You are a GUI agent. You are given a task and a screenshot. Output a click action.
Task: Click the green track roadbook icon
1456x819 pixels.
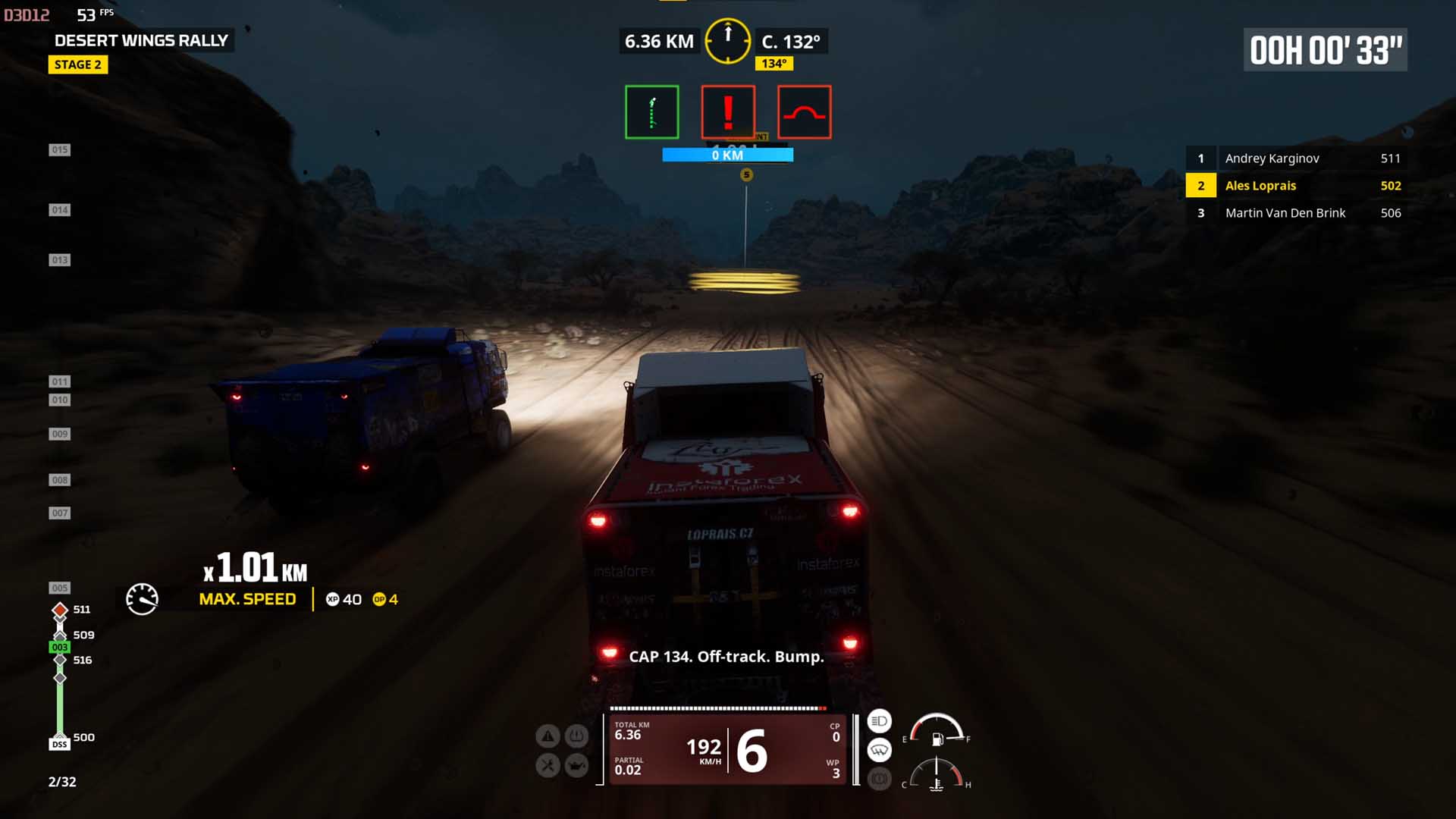(x=651, y=112)
